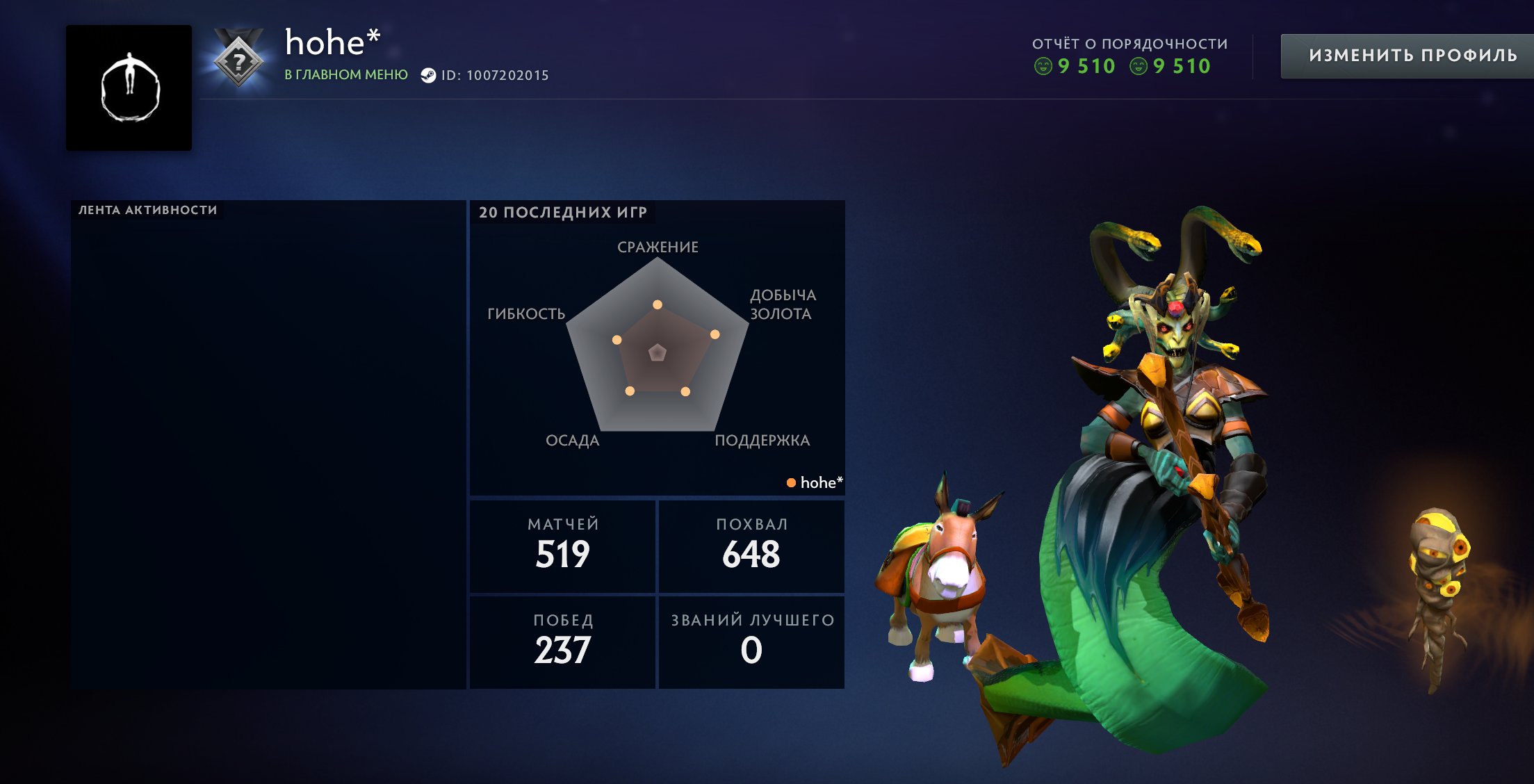The image size is (1534, 784).
Task: Open the Побед 237 stat tile
Action: tap(562, 642)
